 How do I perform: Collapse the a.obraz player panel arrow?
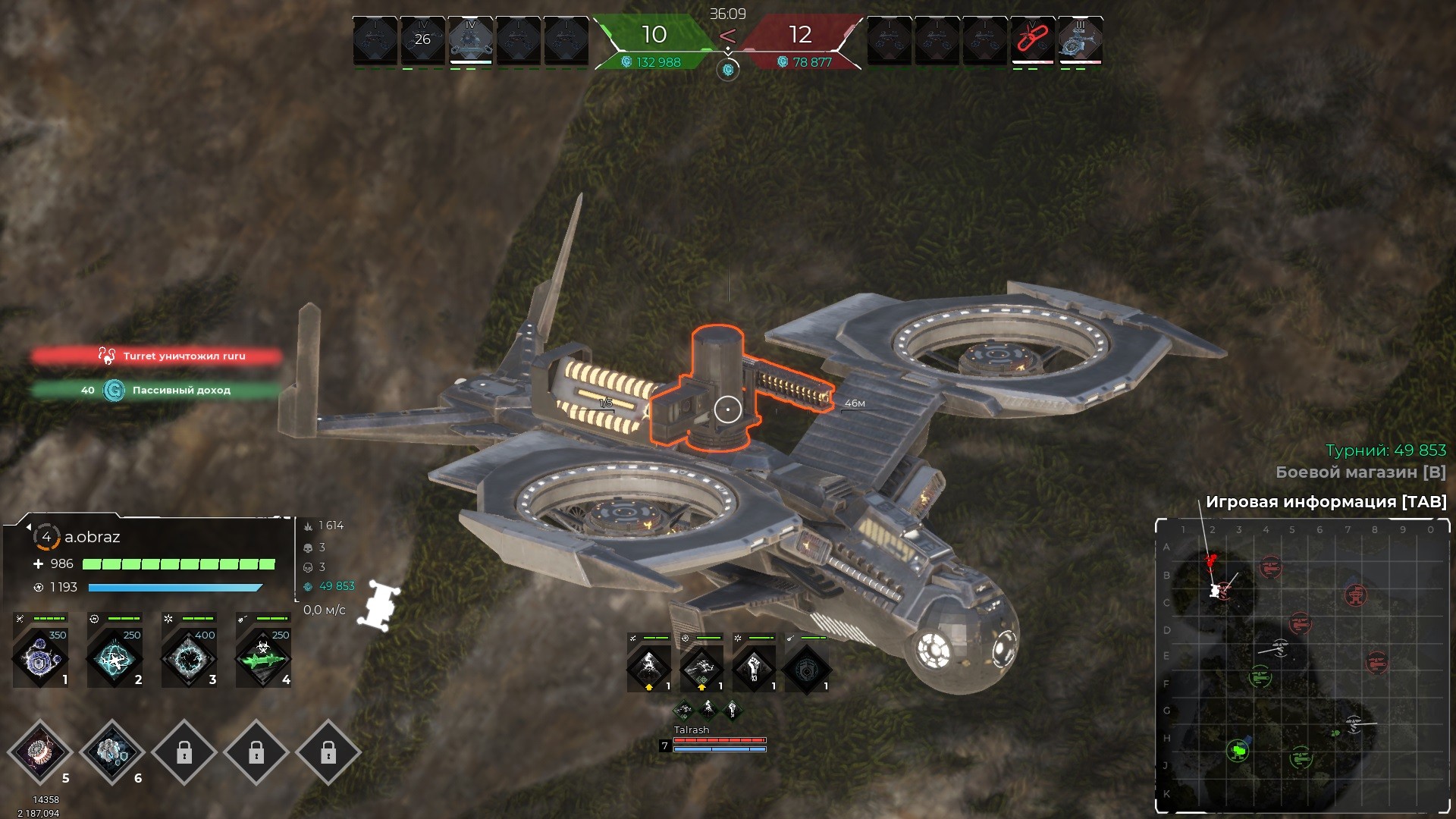(28, 526)
